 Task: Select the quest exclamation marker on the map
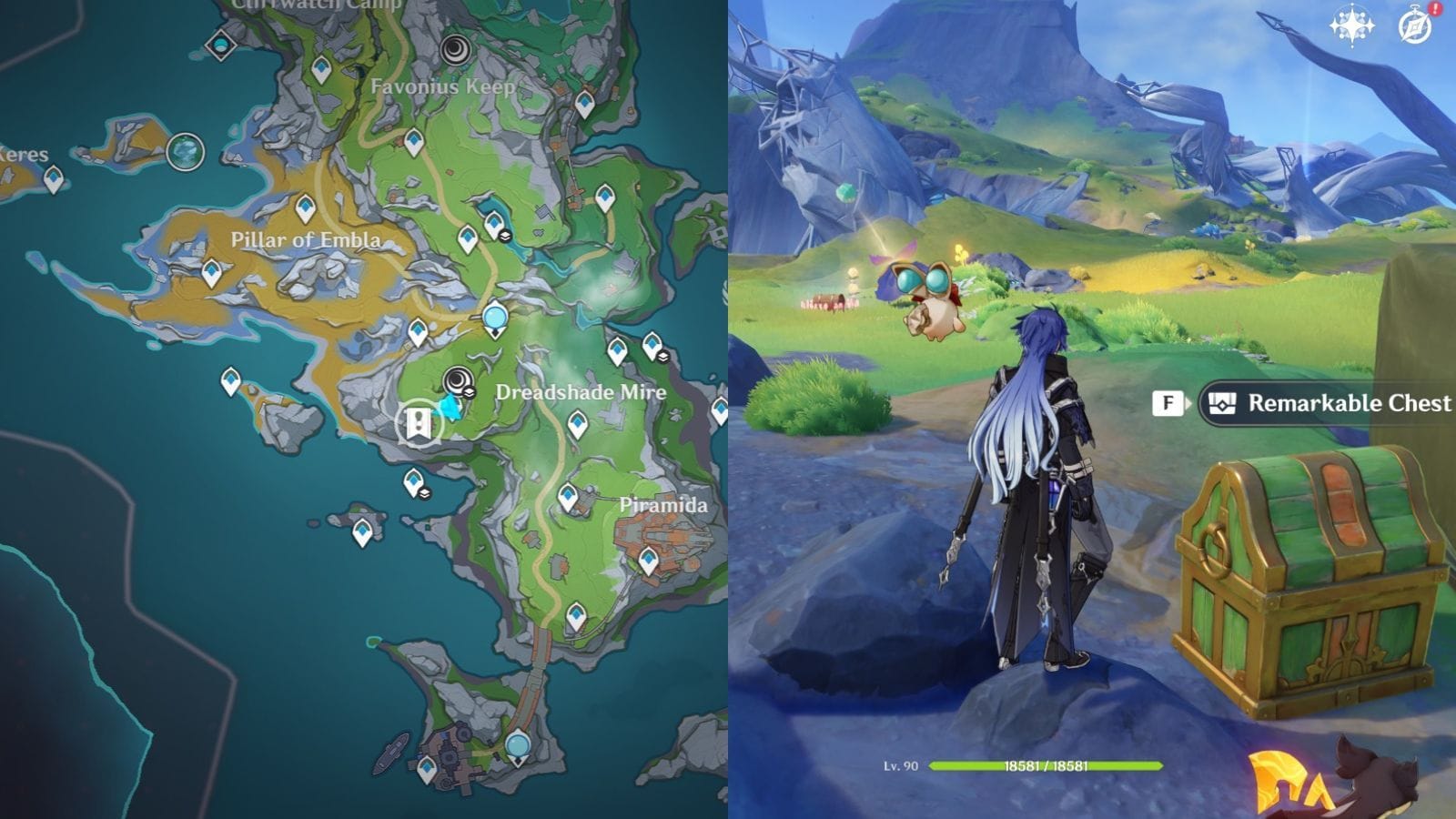coord(418,421)
